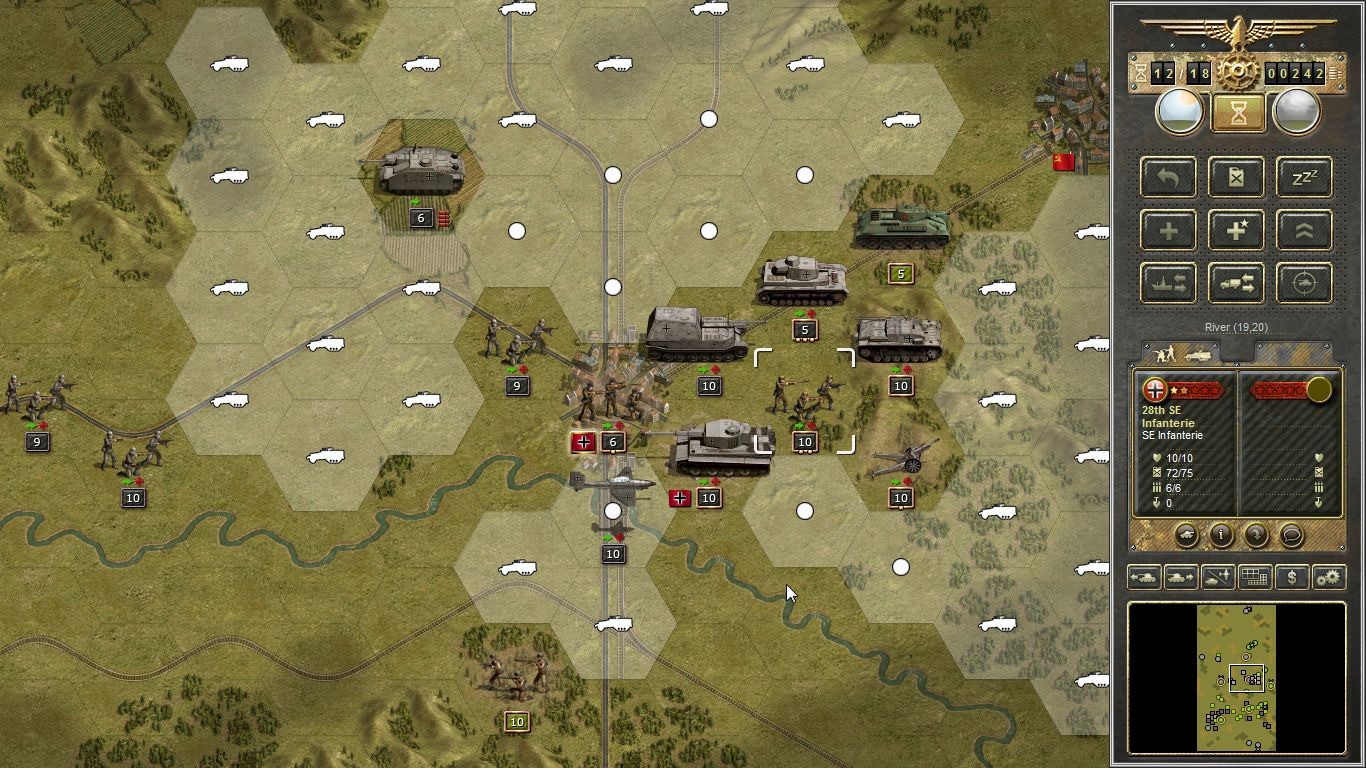Upgrade the unit with the chevrons button
The image size is (1366, 768).
coord(1304,230)
